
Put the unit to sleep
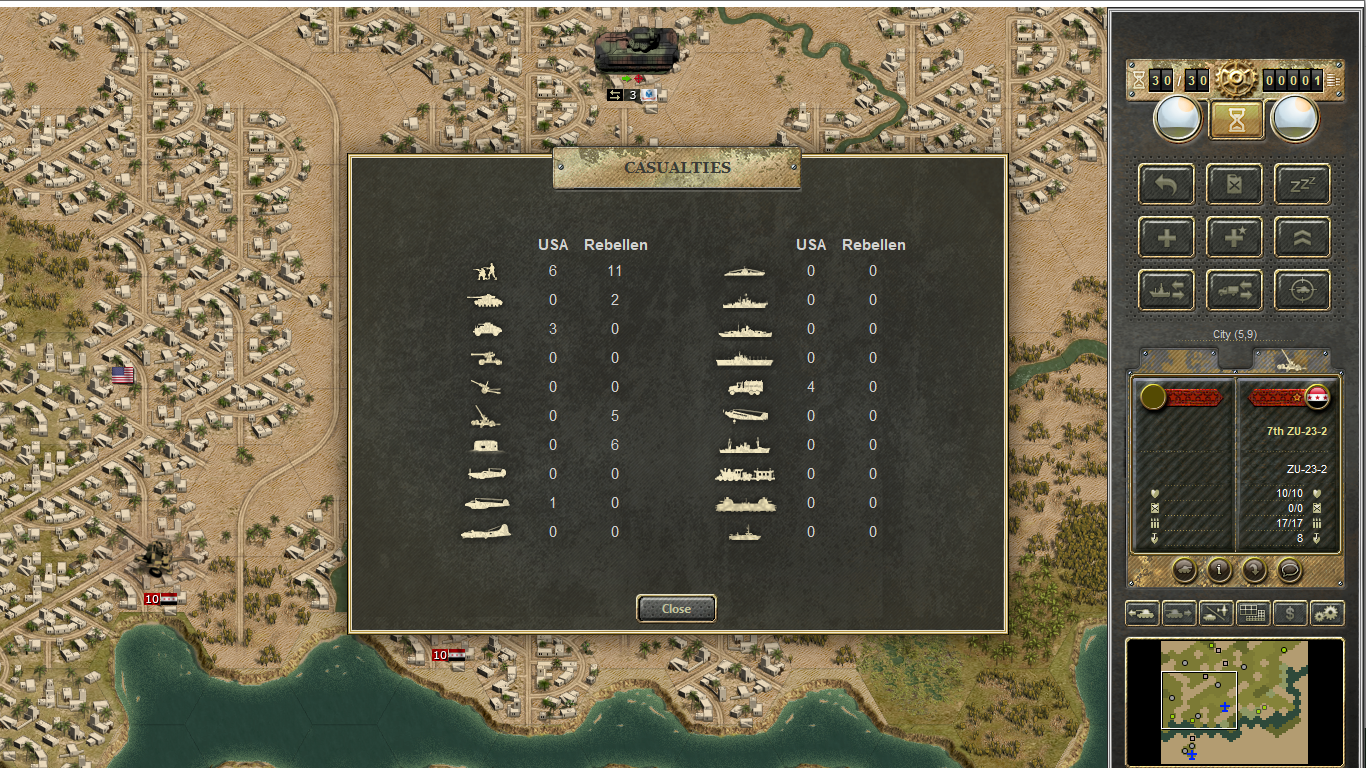[x=1302, y=184]
